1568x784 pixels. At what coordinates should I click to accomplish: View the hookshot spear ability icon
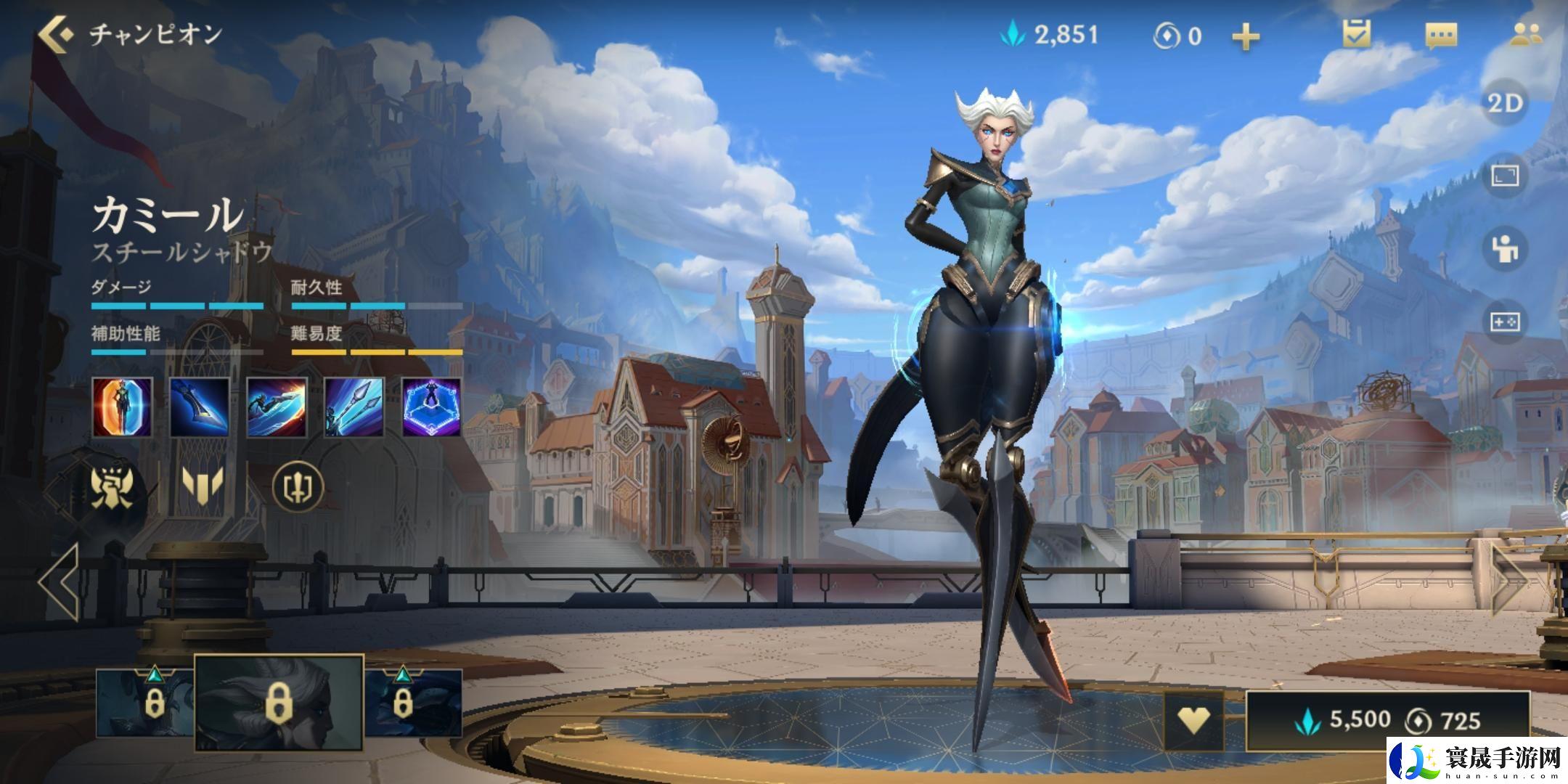(x=354, y=407)
